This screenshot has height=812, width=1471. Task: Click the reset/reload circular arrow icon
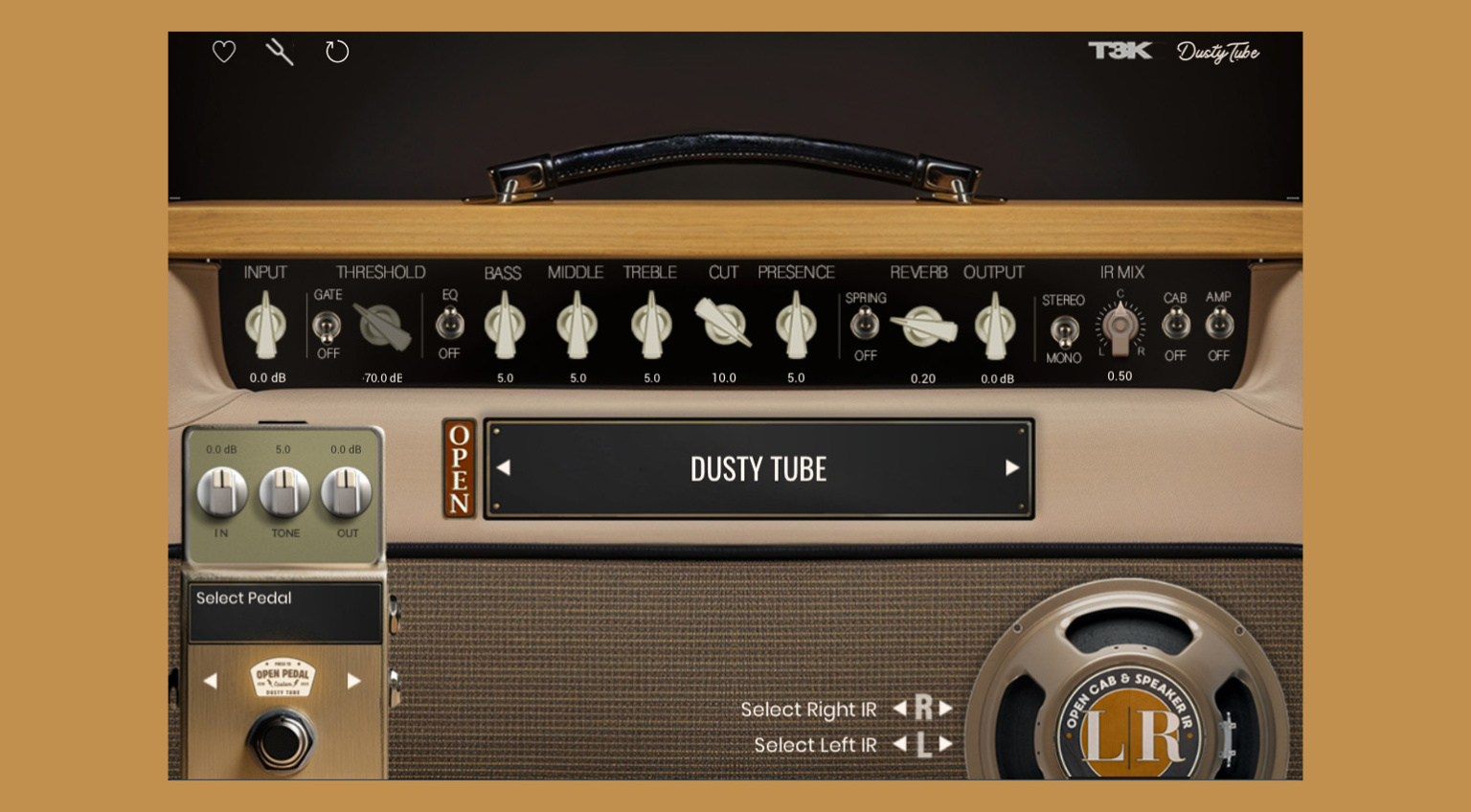337,52
